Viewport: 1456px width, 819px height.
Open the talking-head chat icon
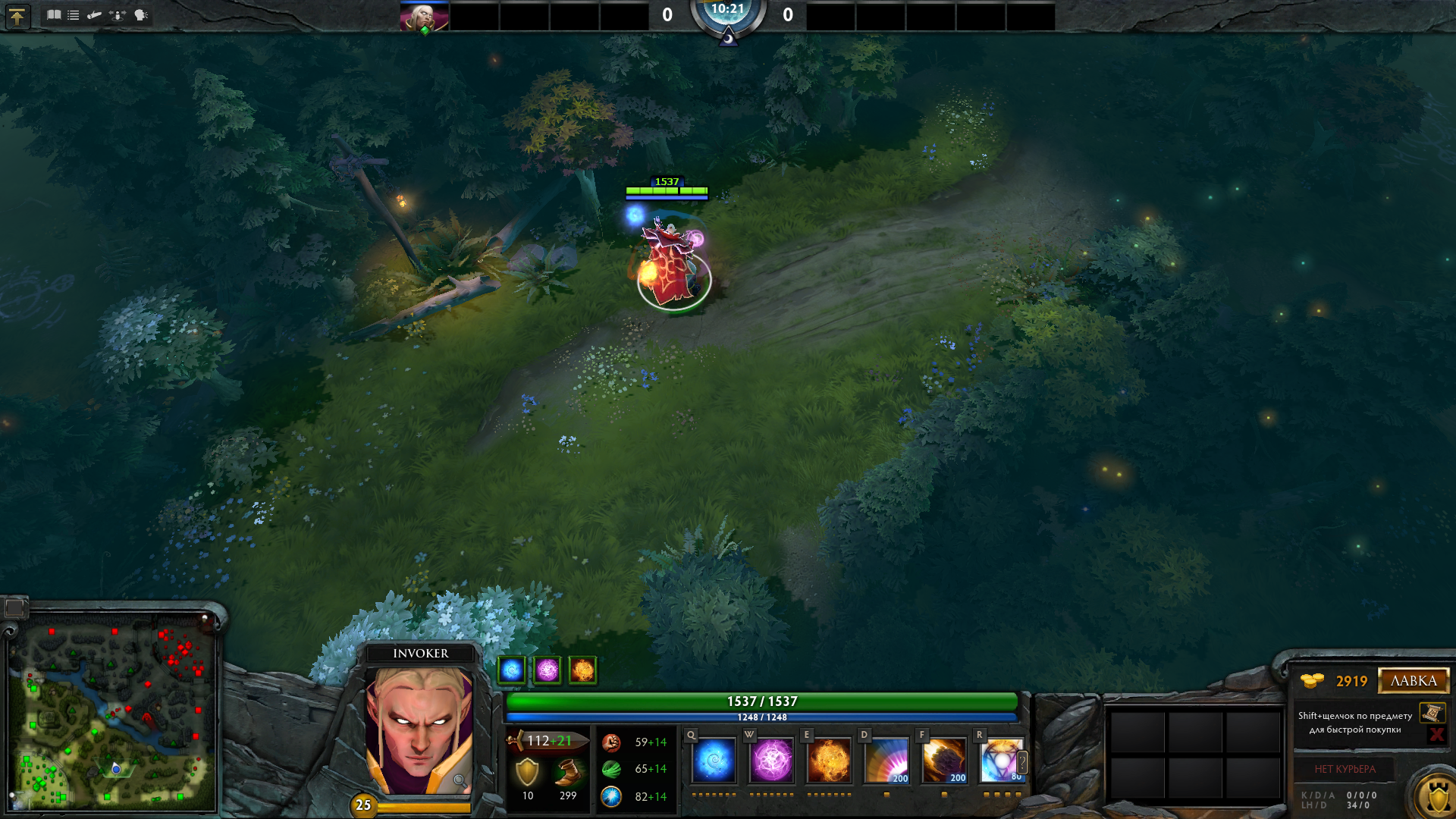coord(141,14)
